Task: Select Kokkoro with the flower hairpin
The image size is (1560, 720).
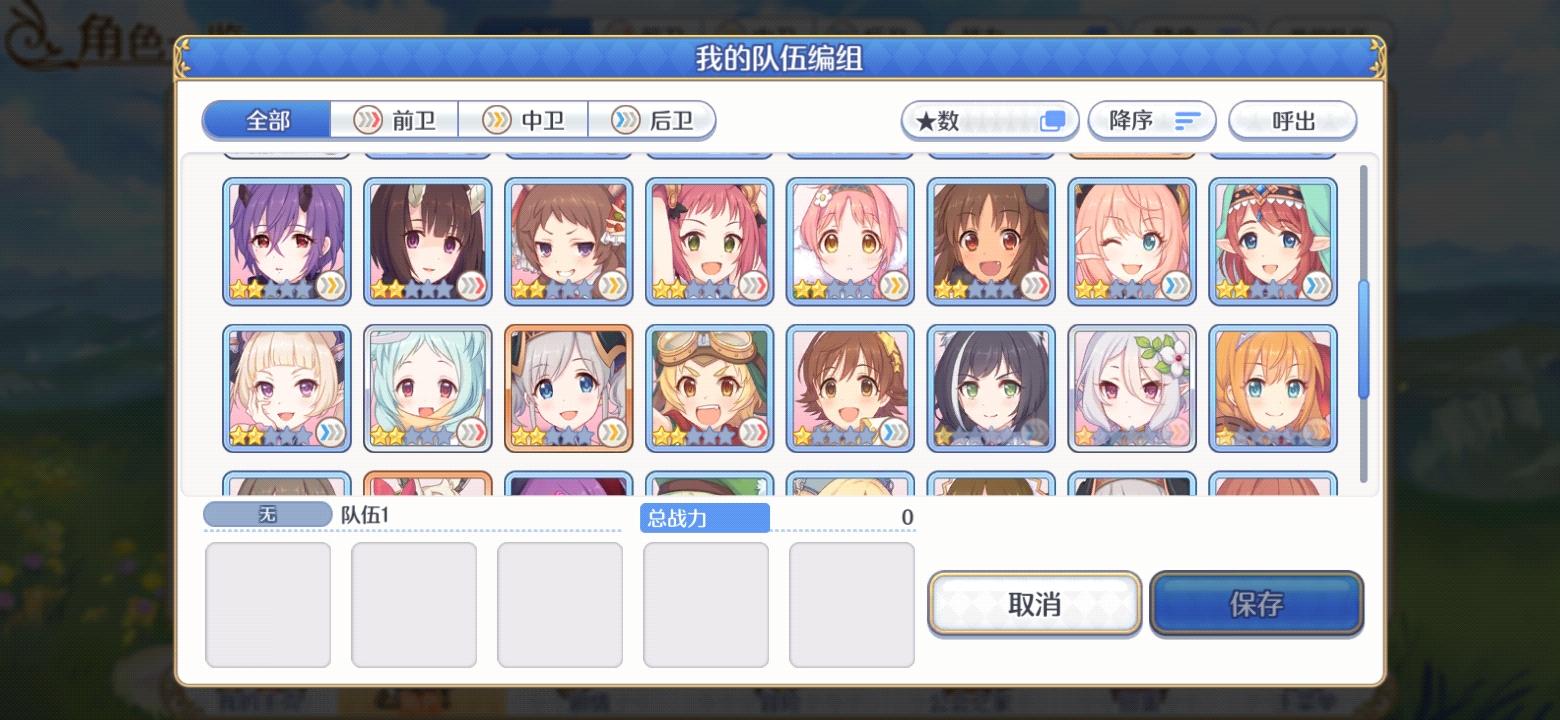Action: (1131, 388)
